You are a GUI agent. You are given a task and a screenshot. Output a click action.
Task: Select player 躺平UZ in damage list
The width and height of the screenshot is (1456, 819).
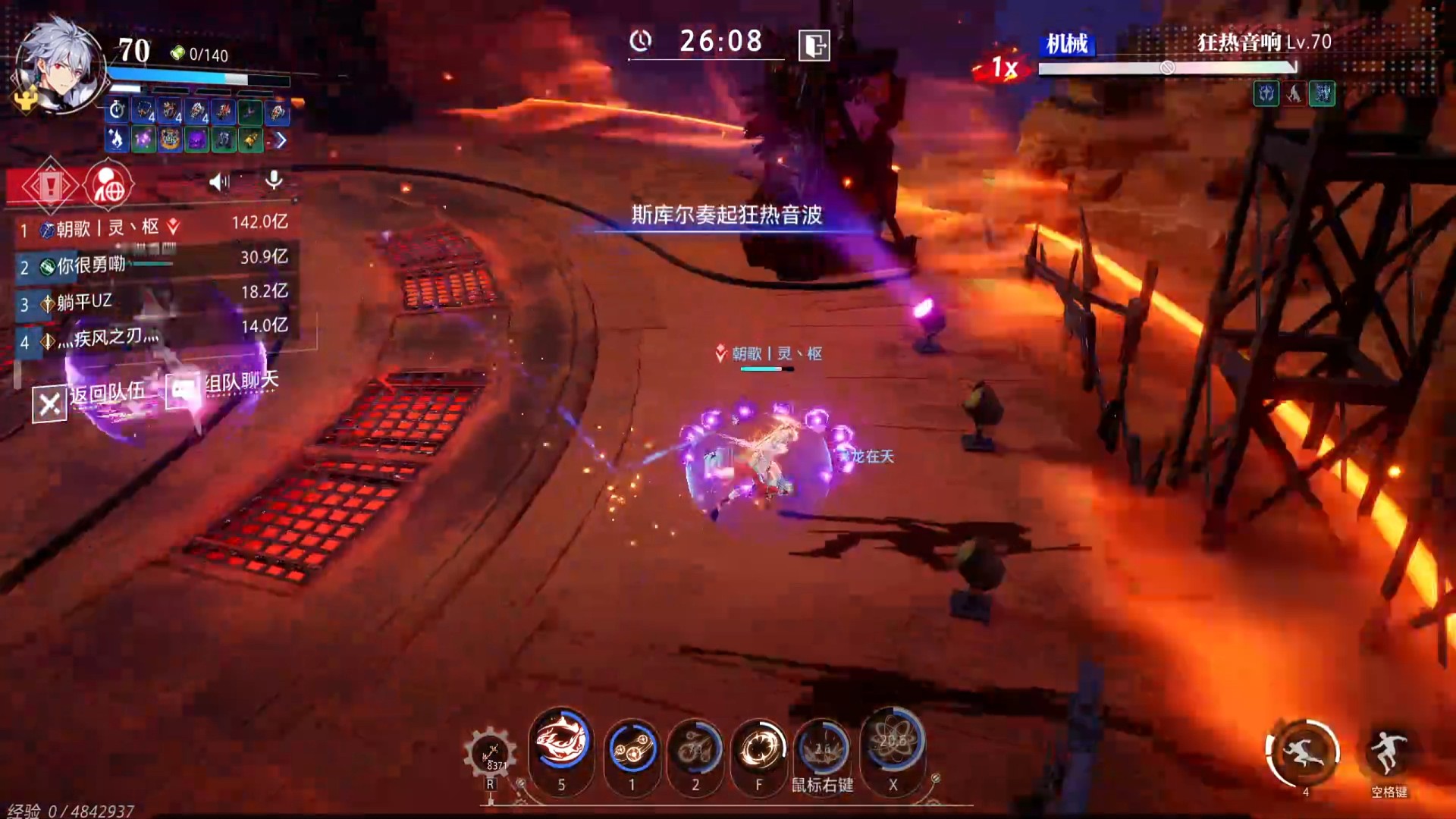[x=152, y=302]
